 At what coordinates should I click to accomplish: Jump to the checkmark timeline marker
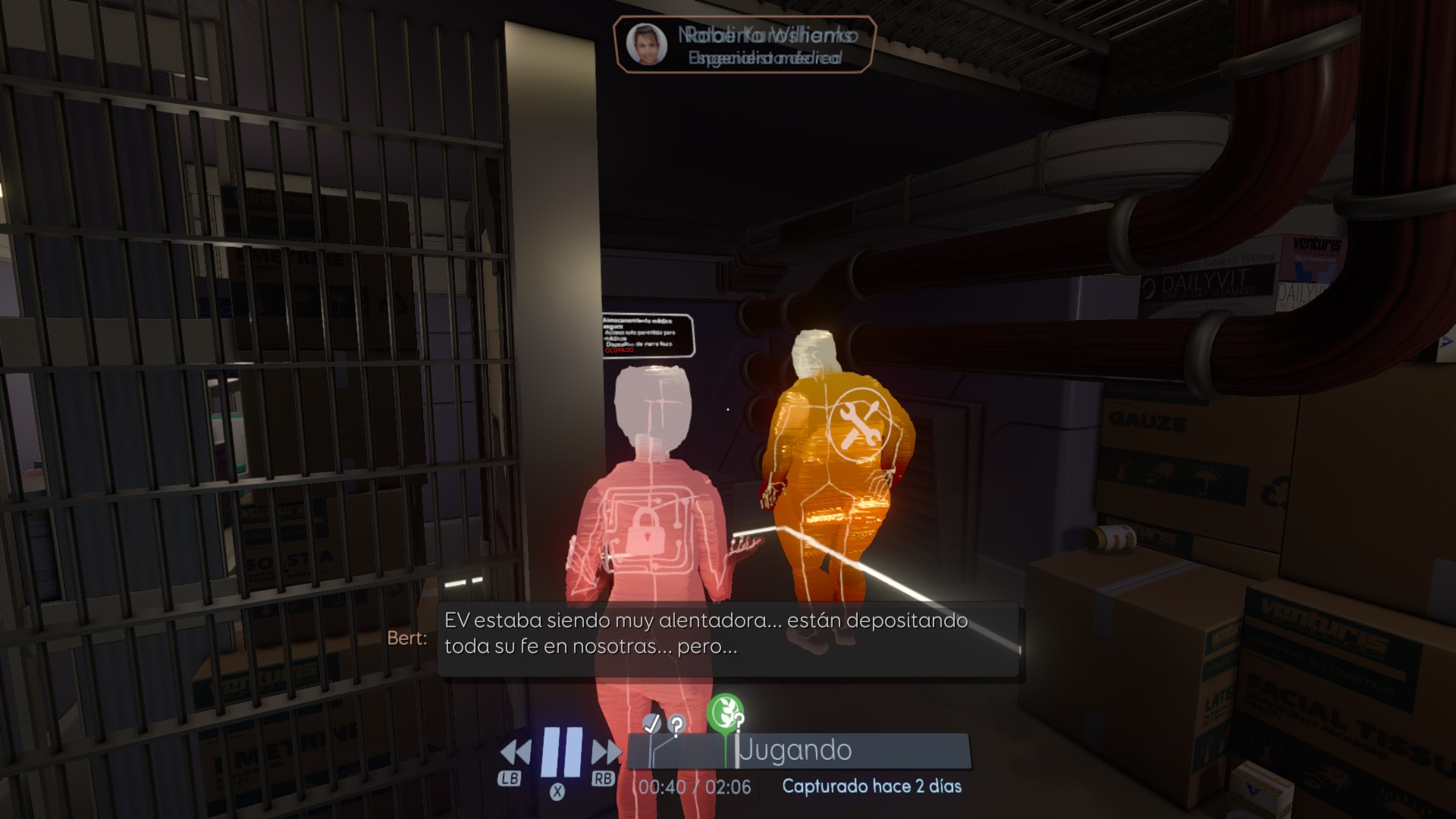click(651, 723)
